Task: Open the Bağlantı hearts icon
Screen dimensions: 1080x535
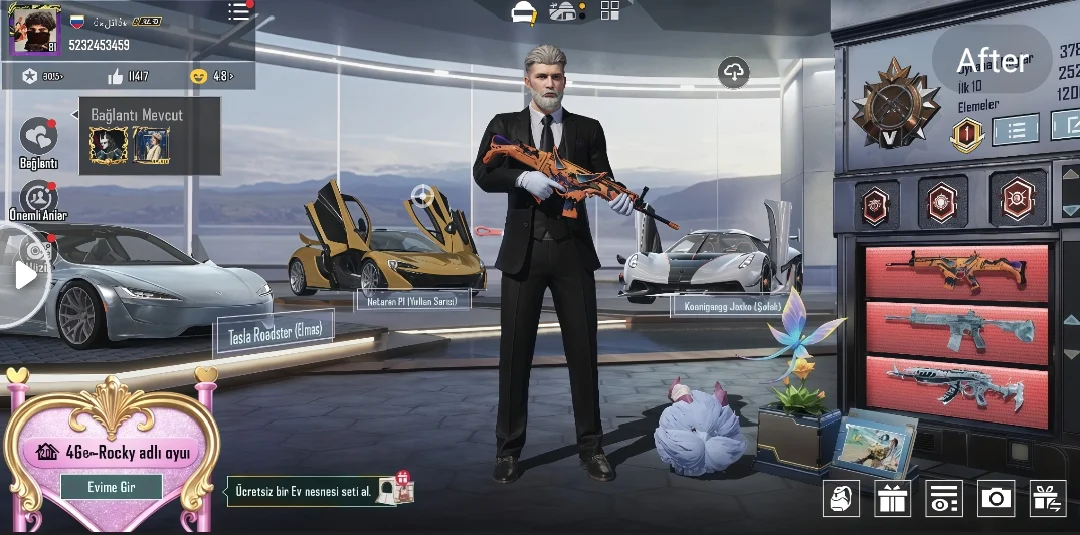Action: coord(38,137)
